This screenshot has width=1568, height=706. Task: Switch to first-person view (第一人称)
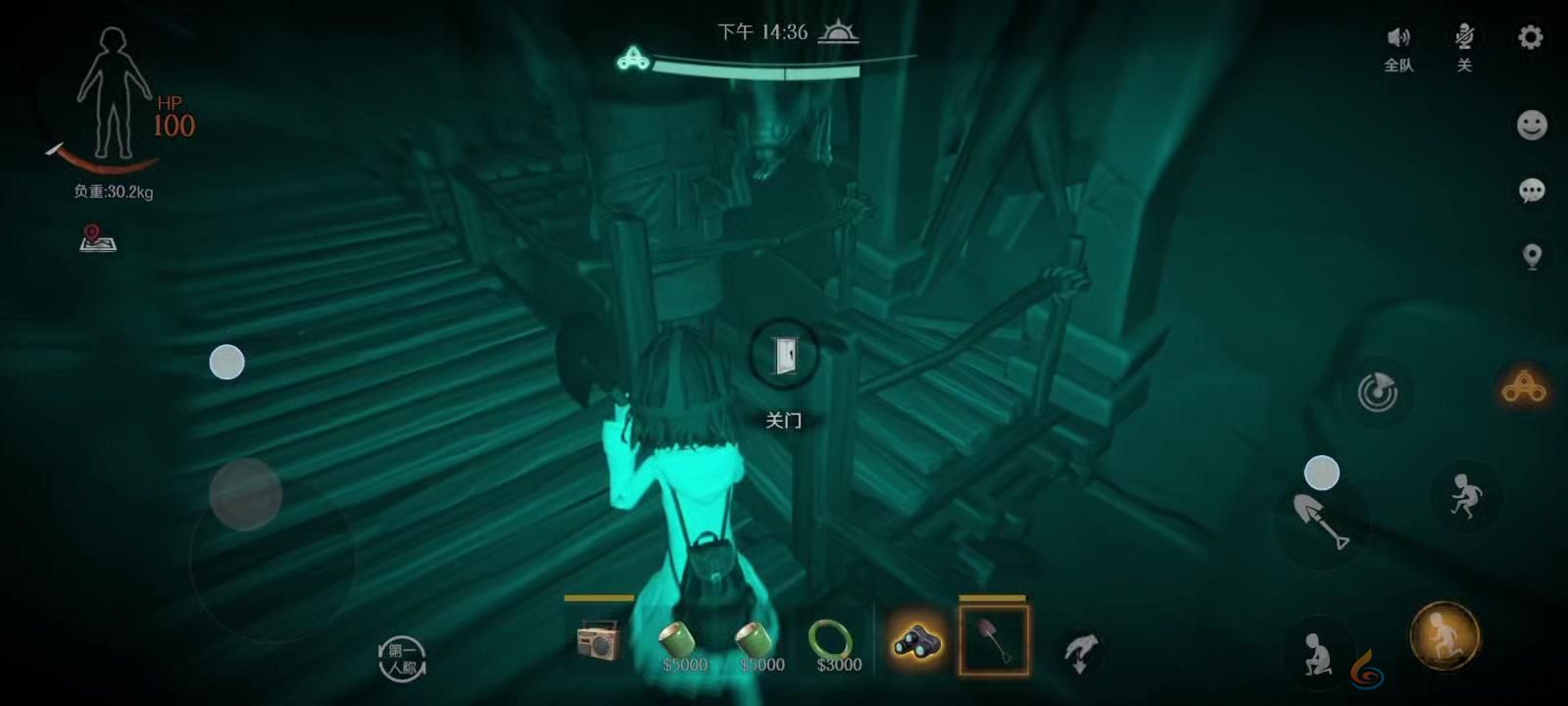(x=402, y=658)
